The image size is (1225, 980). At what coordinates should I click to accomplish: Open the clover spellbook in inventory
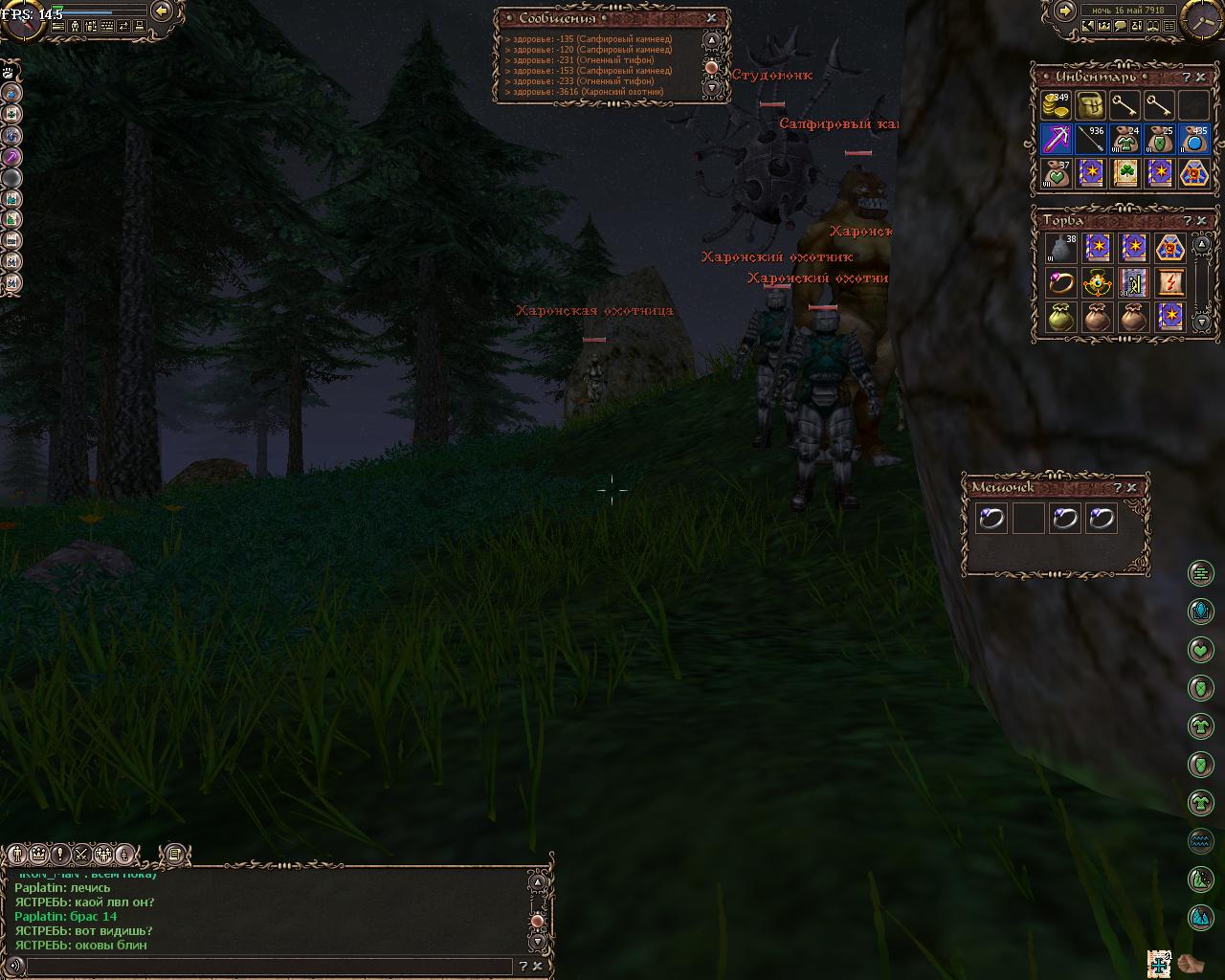(1125, 174)
